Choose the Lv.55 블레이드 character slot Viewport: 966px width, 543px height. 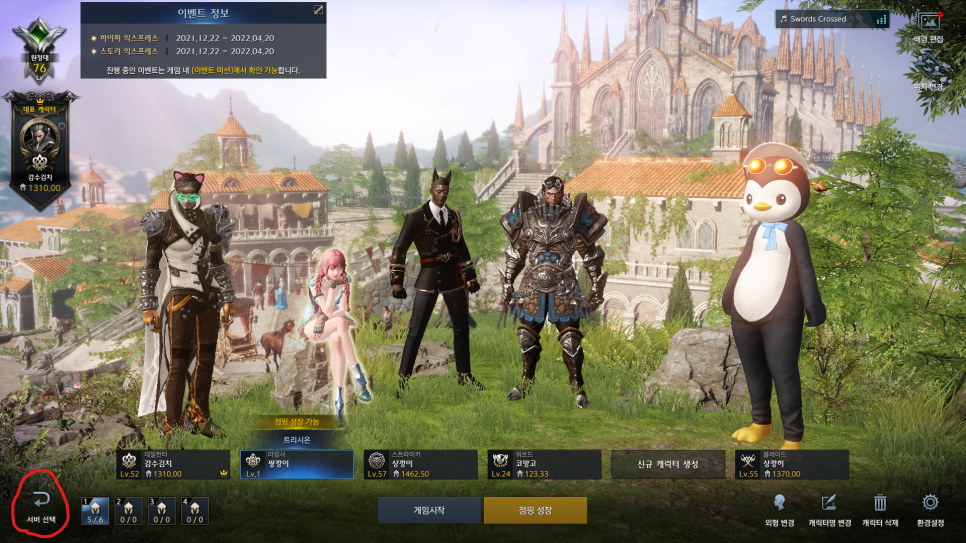(x=791, y=464)
